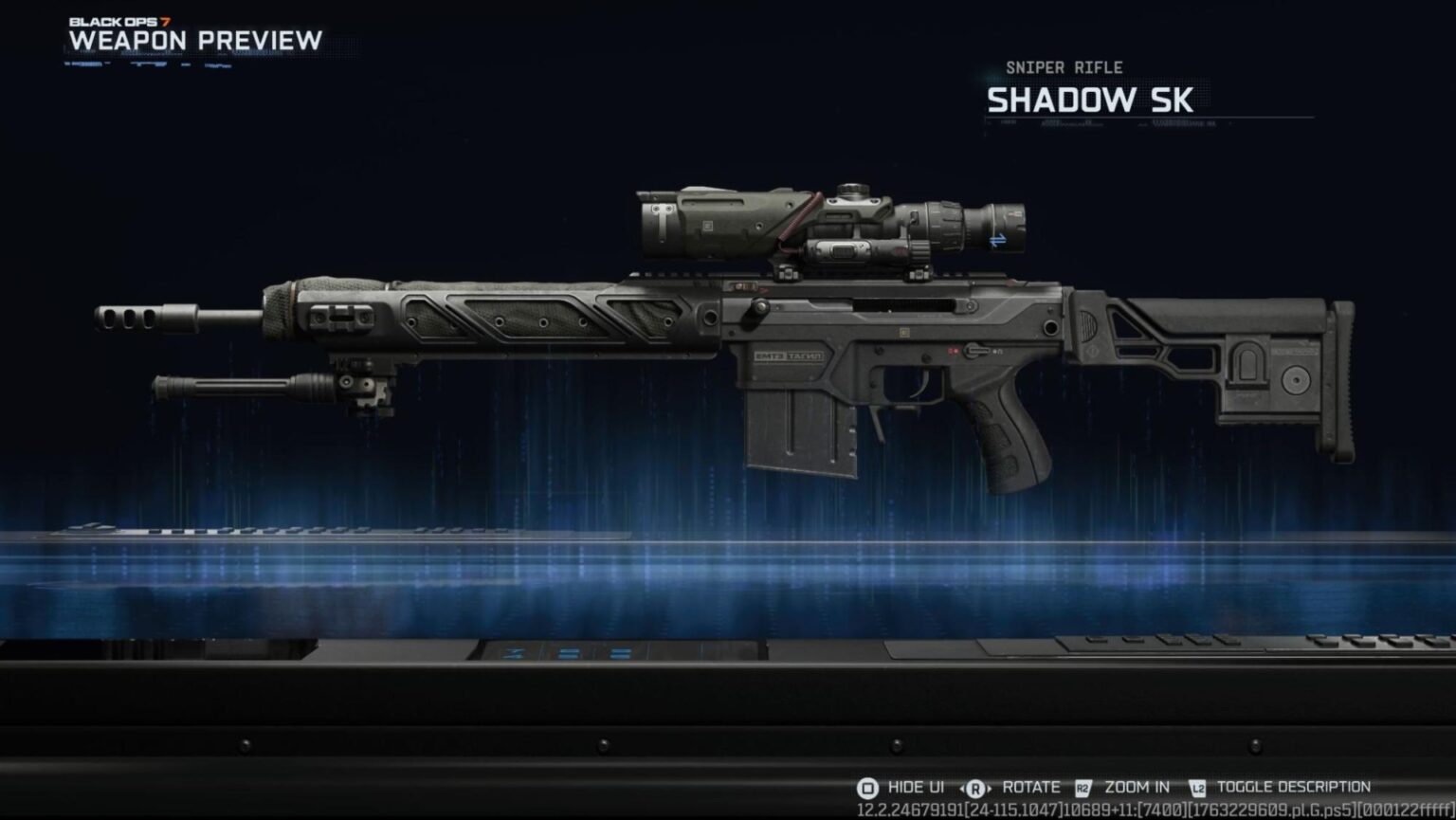Viewport: 1456px width, 820px height.
Task: Click the R2 trigger Zoom In icon
Action: tap(1083, 787)
